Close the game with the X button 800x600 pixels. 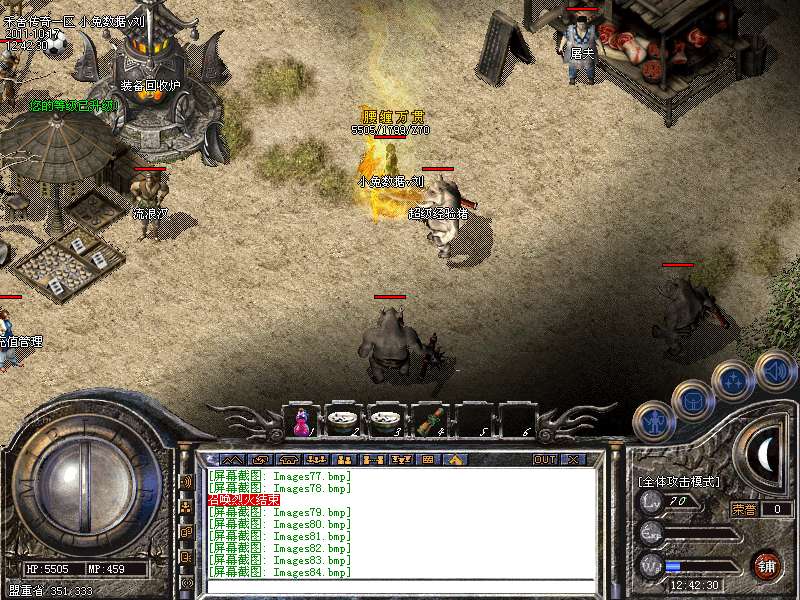[573, 460]
